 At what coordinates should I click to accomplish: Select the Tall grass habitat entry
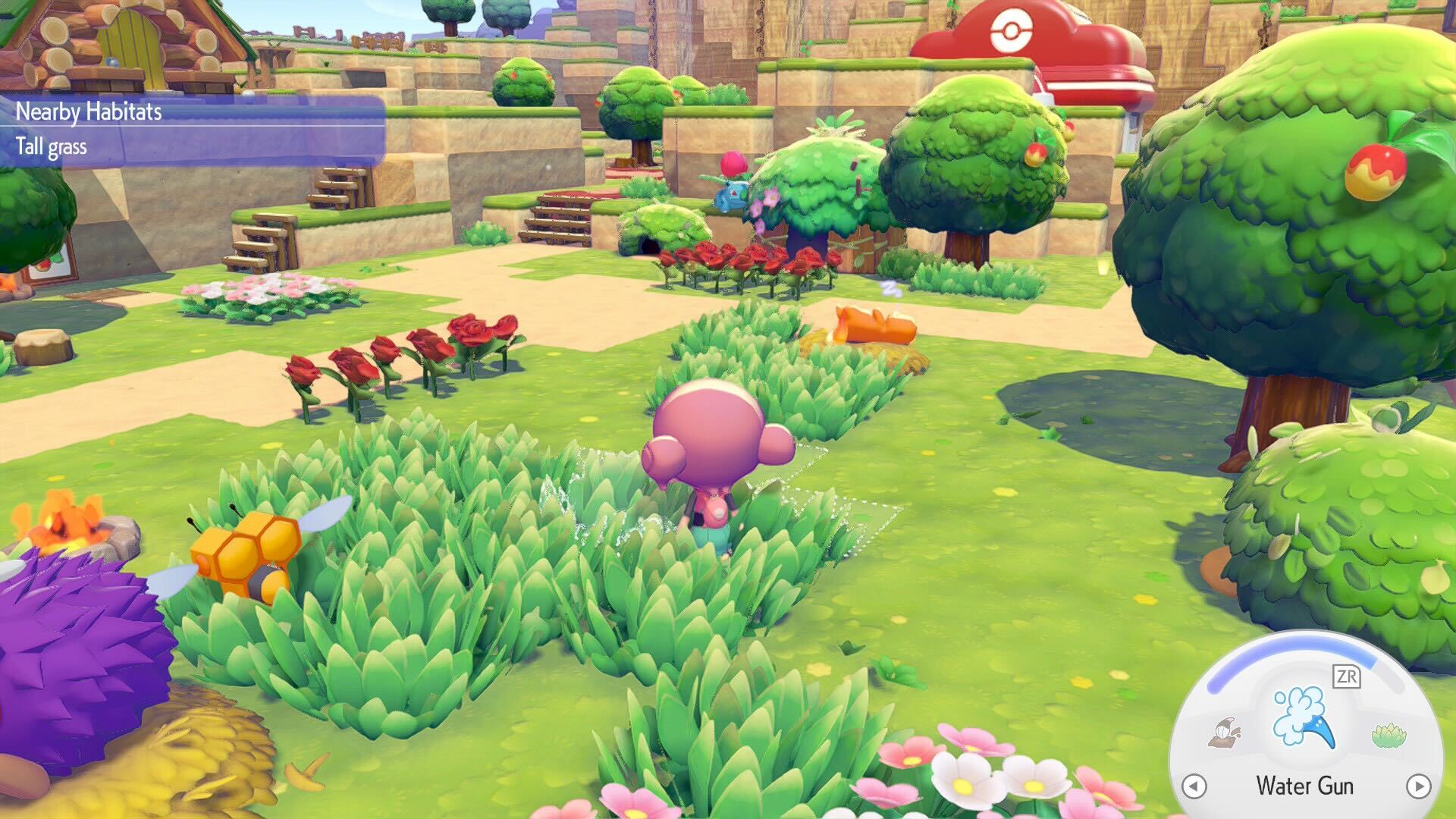pos(53,146)
